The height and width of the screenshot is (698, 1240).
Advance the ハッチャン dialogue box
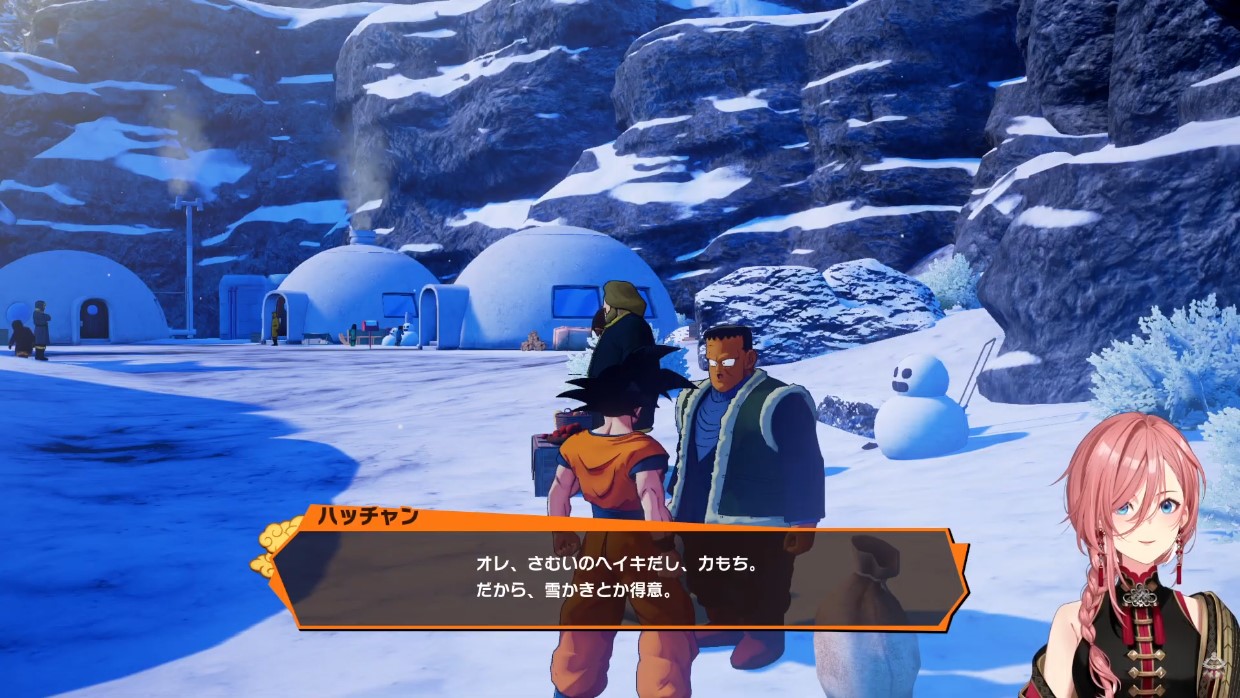tap(620, 578)
